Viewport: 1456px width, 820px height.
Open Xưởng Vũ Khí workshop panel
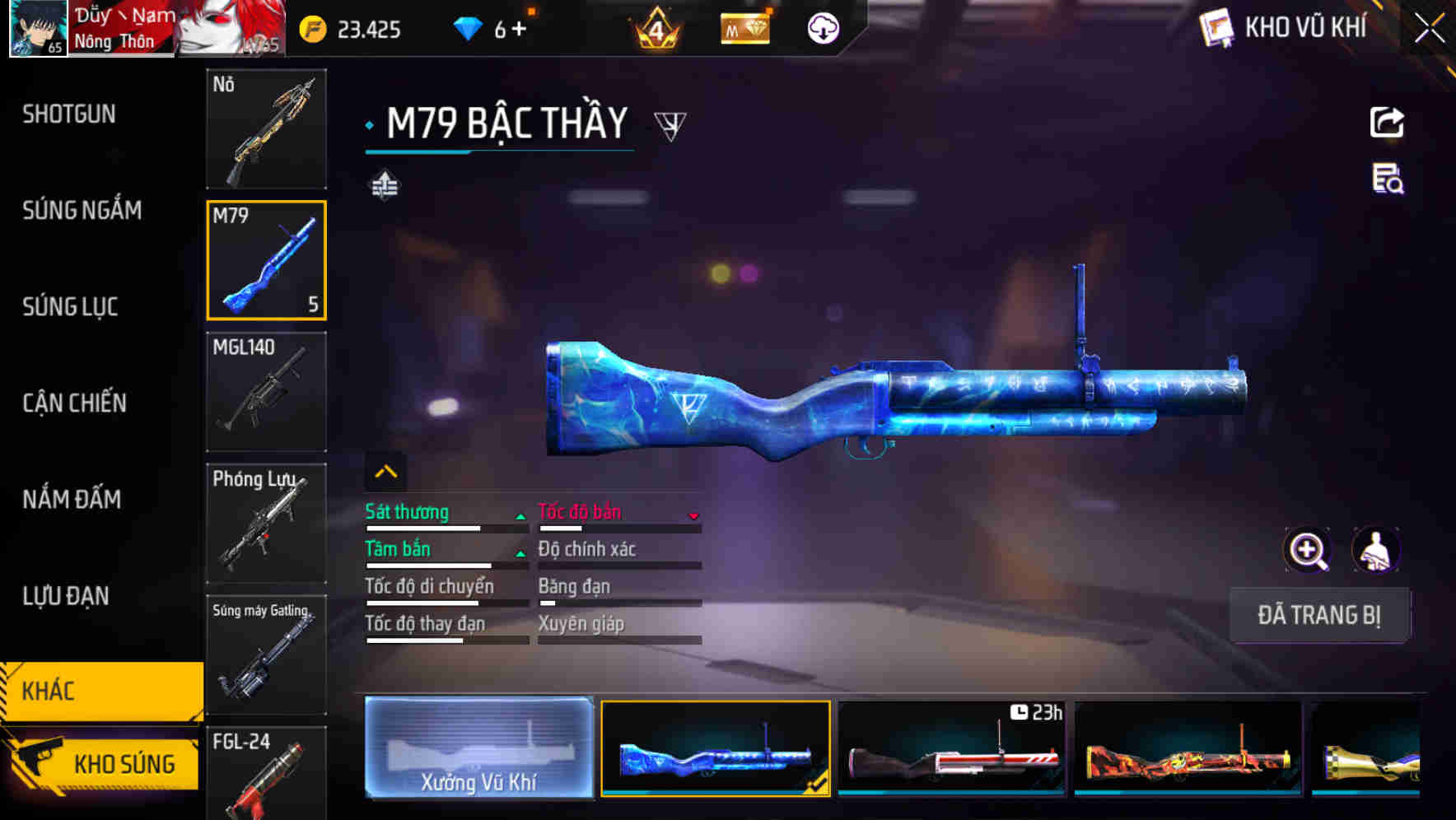pos(478,748)
